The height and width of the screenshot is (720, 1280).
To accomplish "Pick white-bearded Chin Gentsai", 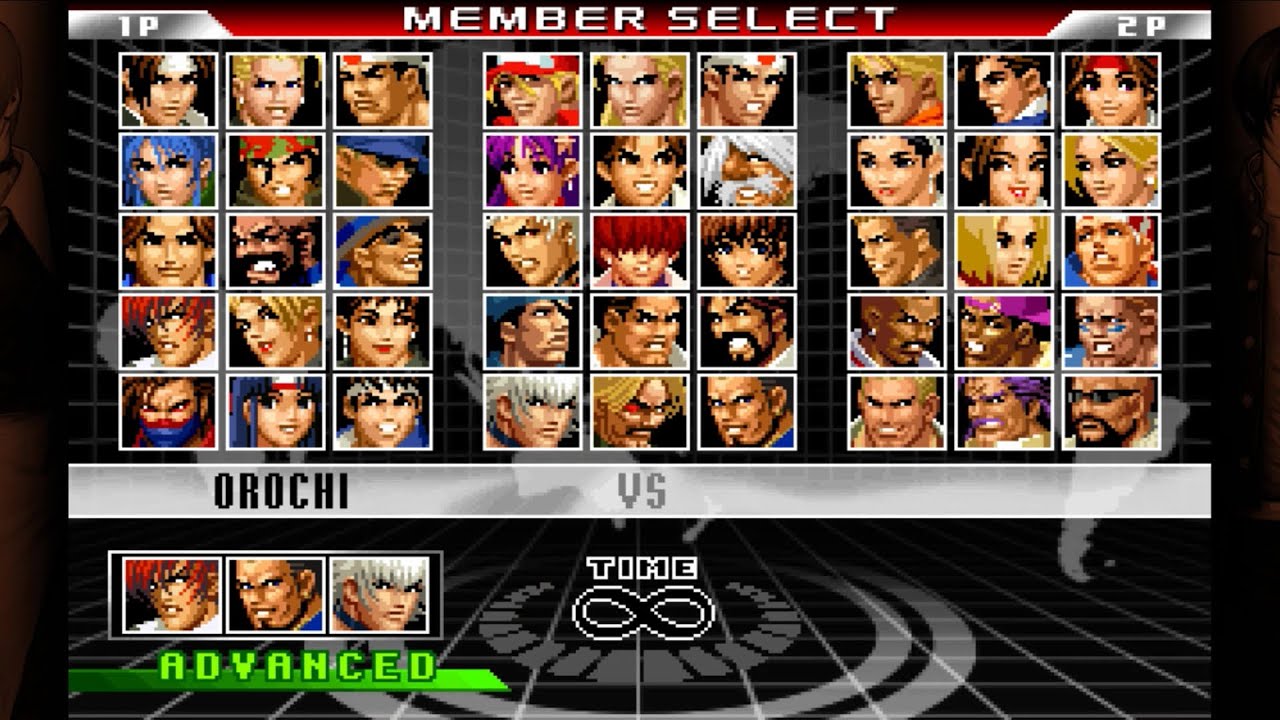I will pyautogui.click(x=747, y=170).
